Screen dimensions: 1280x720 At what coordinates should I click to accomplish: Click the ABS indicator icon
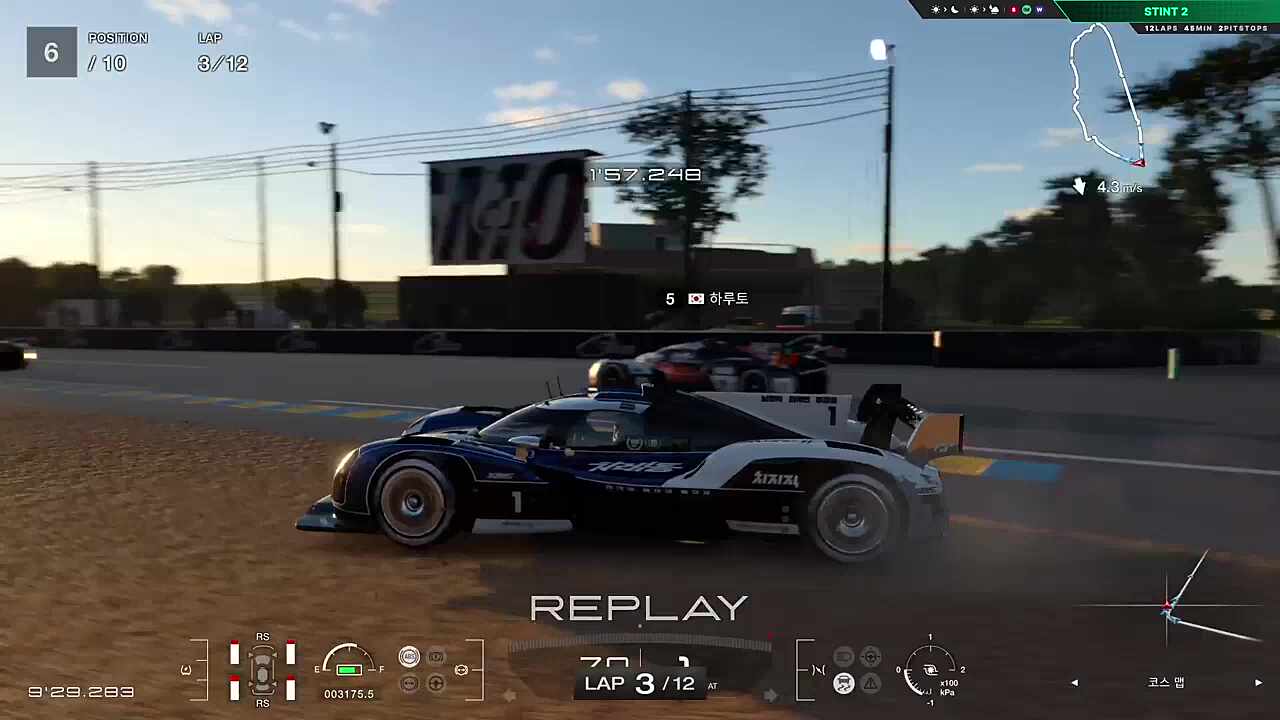409,657
